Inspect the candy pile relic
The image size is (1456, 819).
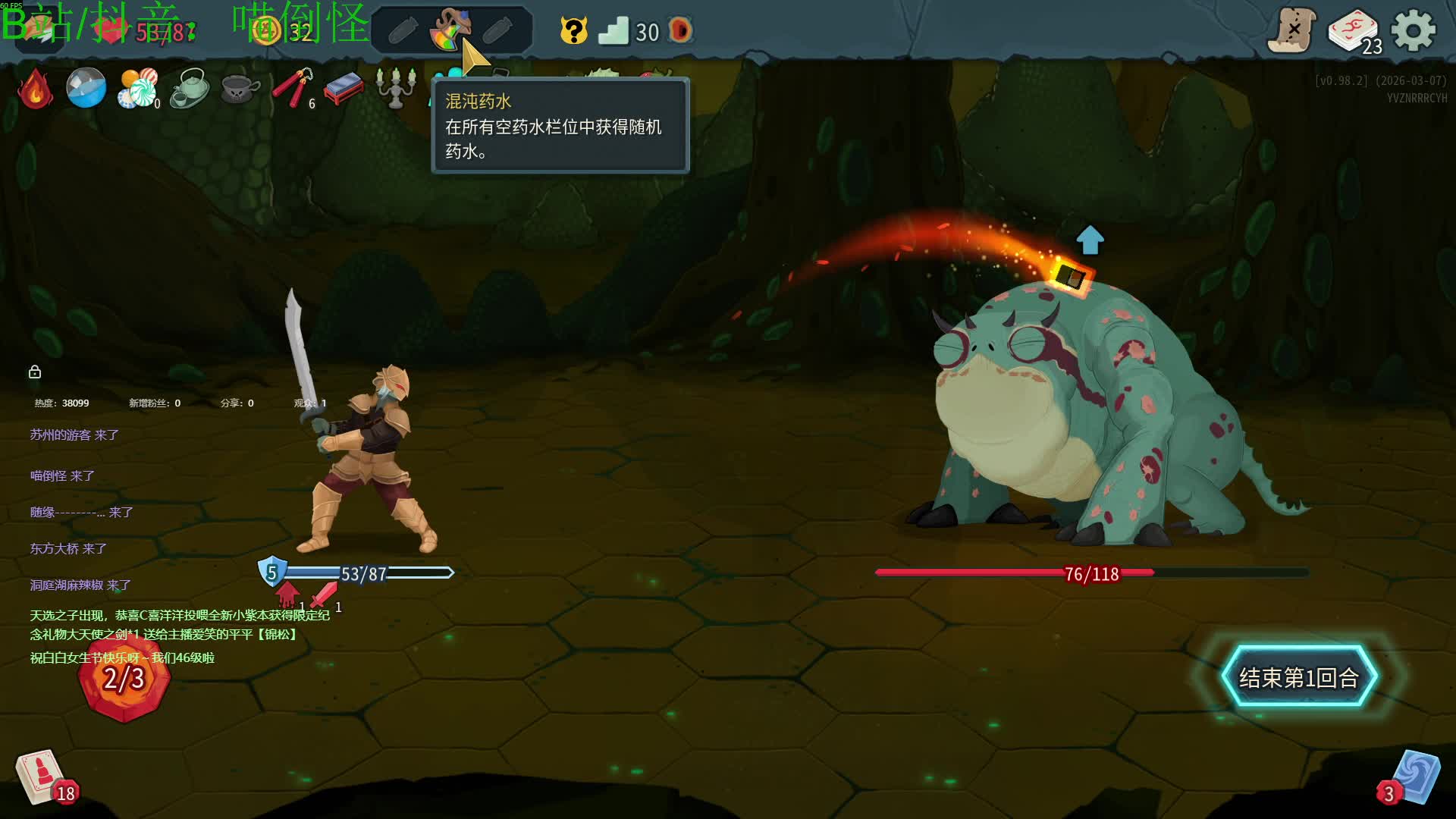tap(137, 89)
